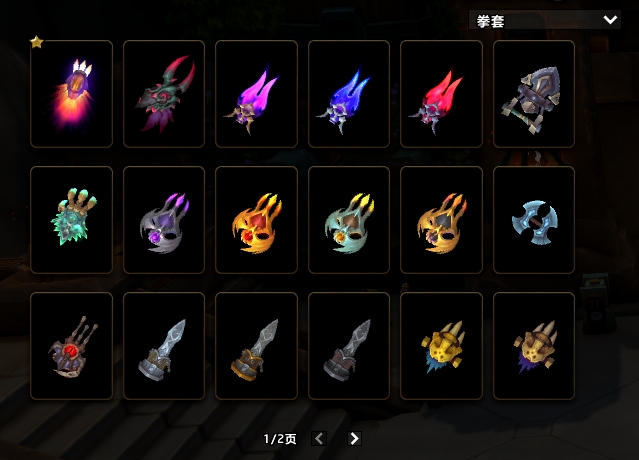Choose the teal gauntlet with yellow claws
This screenshot has width=639, height=460.
pos(349,220)
